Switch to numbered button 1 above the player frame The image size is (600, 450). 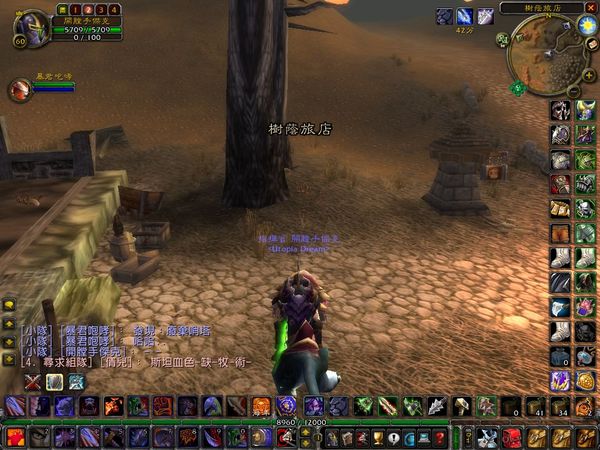point(73,9)
